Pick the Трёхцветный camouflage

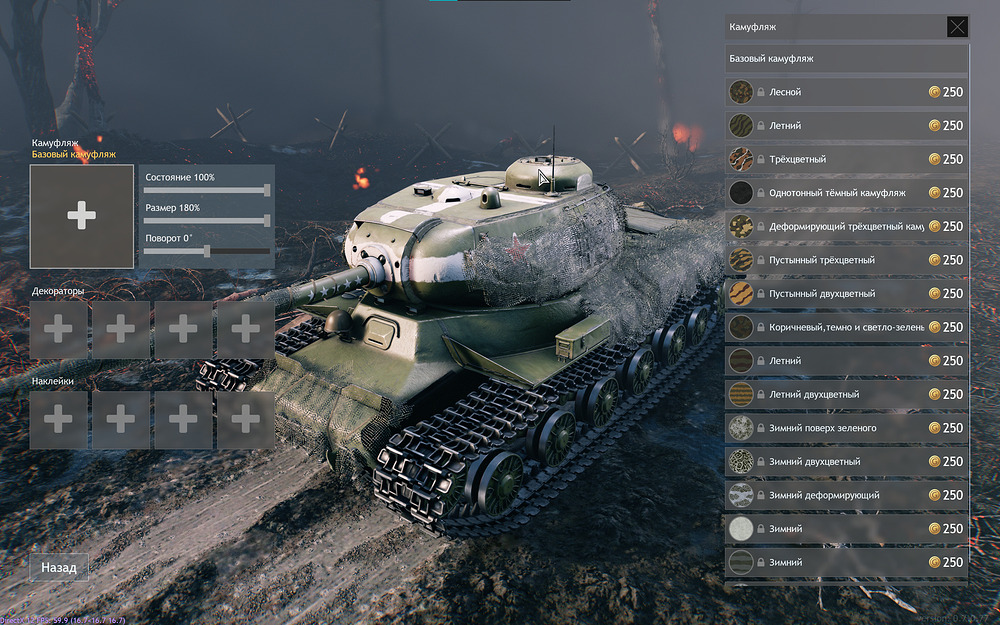point(846,159)
